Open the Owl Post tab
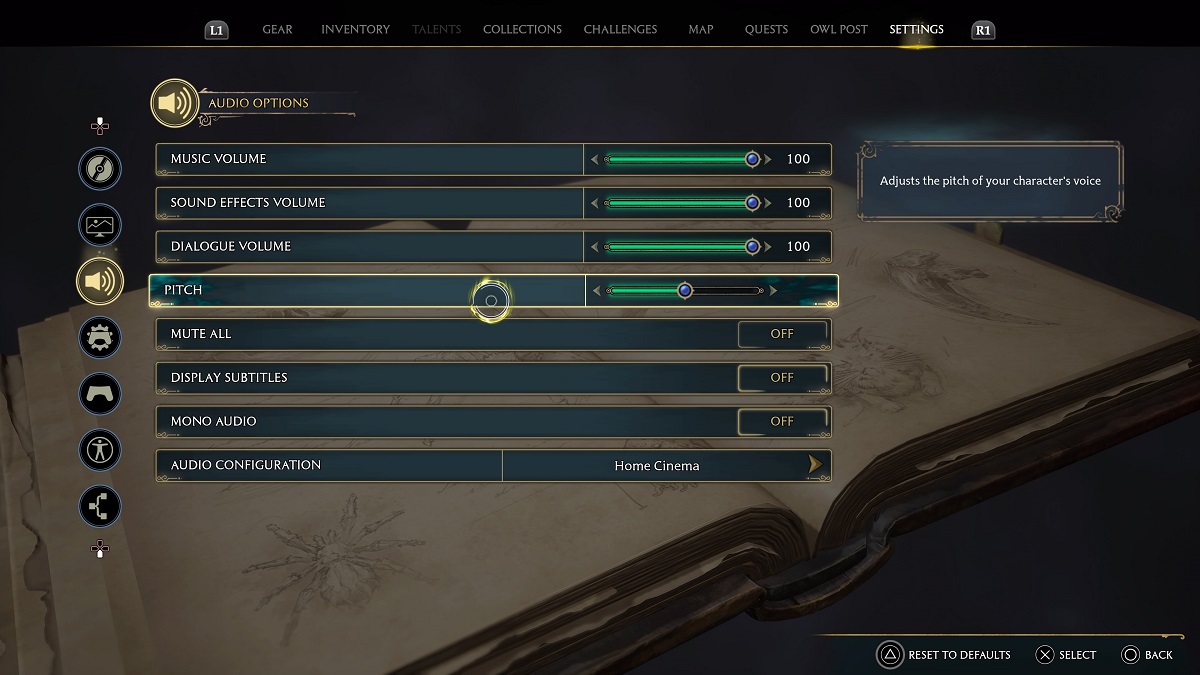The width and height of the screenshot is (1200, 675). click(838, 29)
